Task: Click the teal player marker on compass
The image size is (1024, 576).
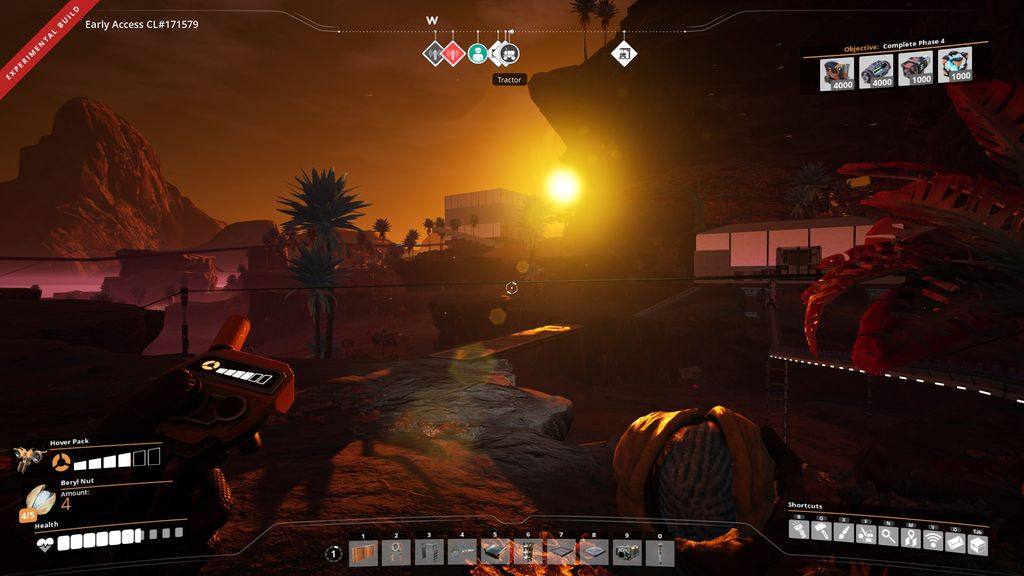Action: tap(478, 53)
